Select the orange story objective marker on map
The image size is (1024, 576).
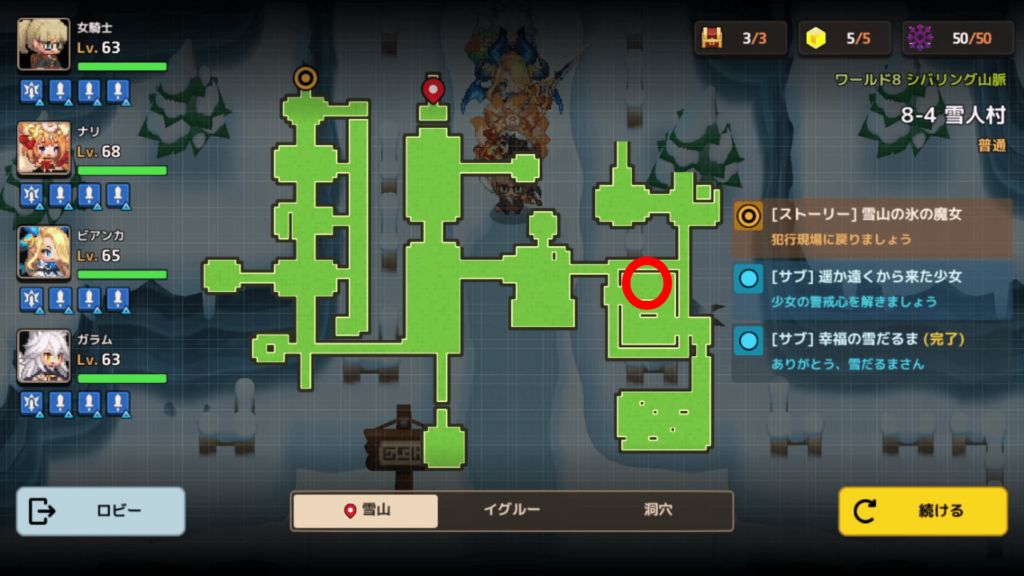(x=305, y=78)
